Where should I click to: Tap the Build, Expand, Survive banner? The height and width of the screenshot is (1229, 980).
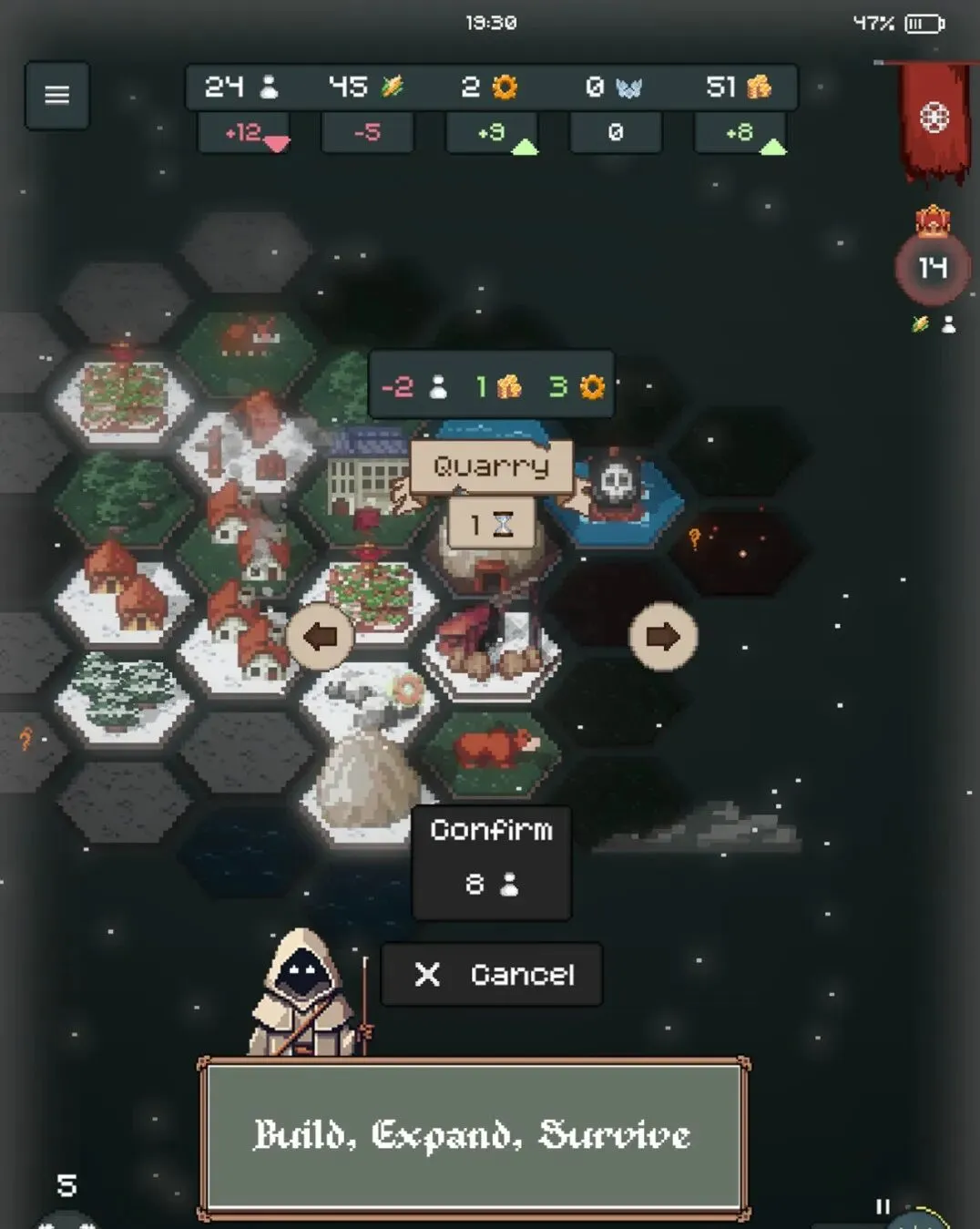[x=474, y=1135]
